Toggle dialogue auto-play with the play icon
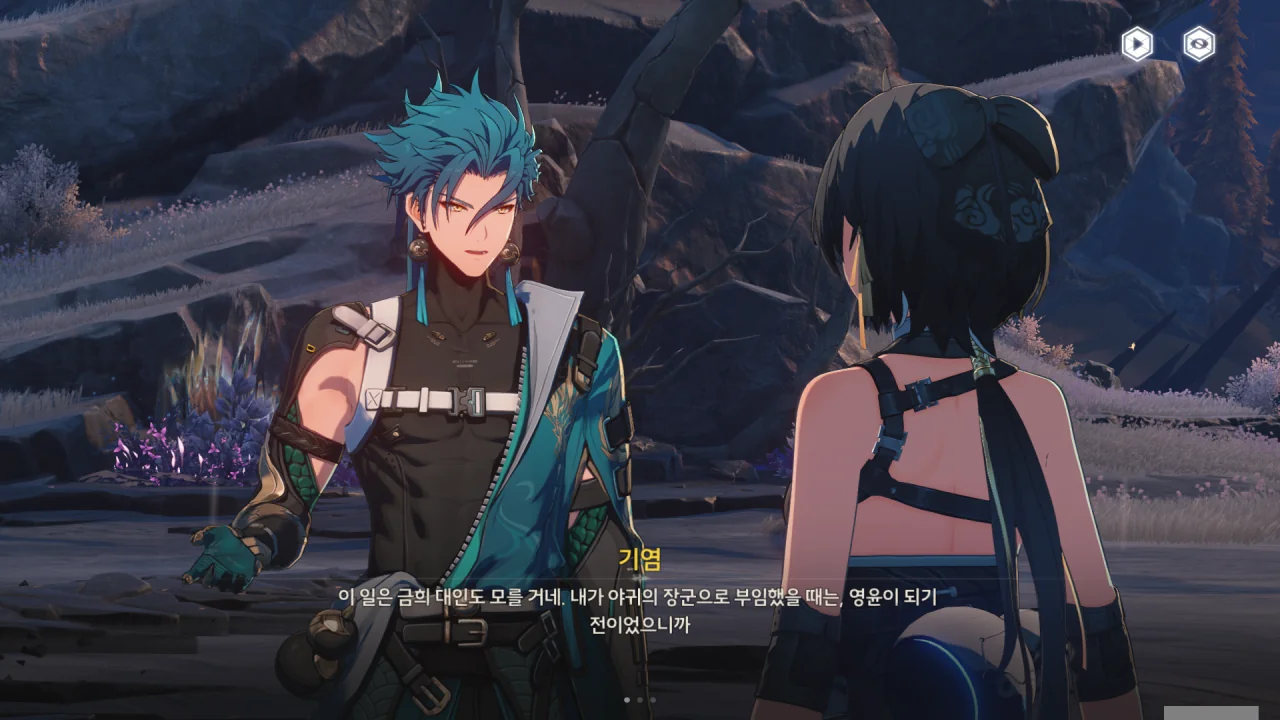This screenshot has width=1280, height=720. 1136,44
